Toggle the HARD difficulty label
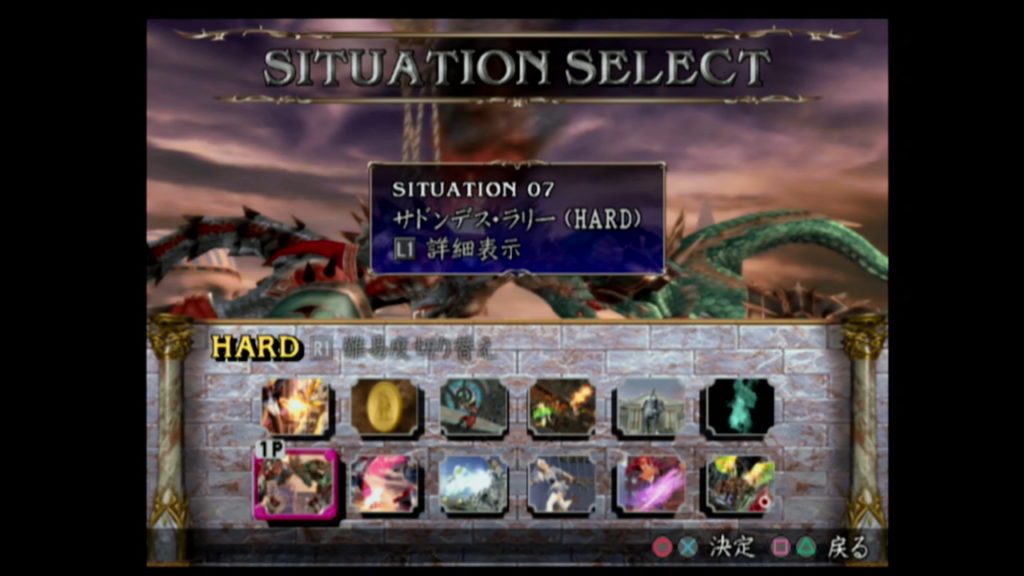The width and height of the screenshot is (1024, 576). (x=256, y=347)
